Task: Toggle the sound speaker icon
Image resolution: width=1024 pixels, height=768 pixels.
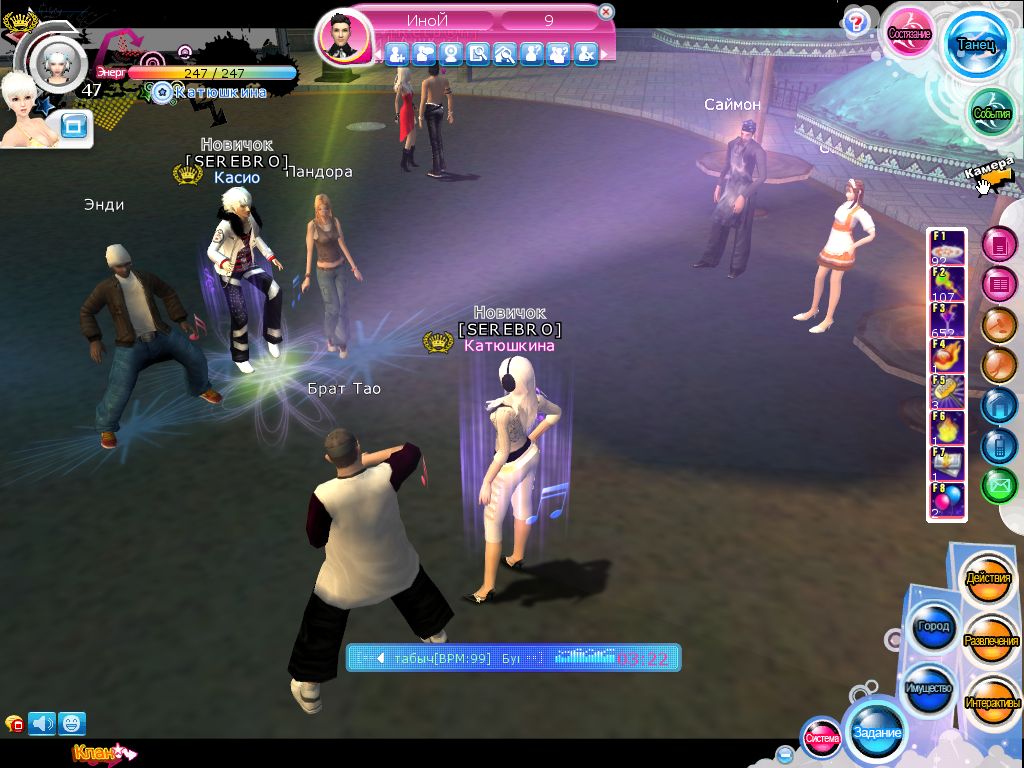Action: (x=42, y=723)
